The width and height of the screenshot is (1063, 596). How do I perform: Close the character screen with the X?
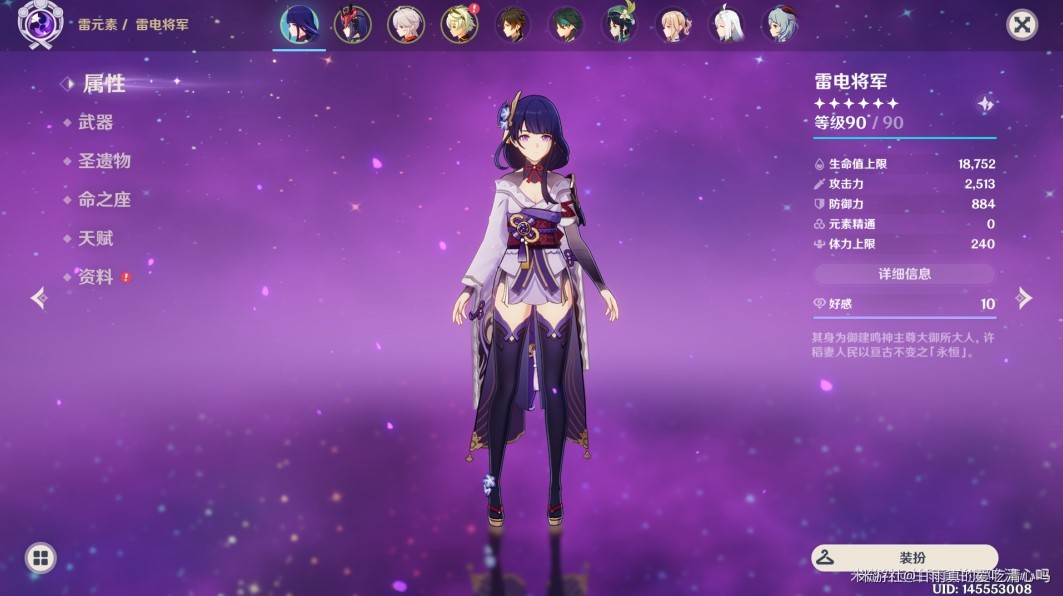point(1021,24)
